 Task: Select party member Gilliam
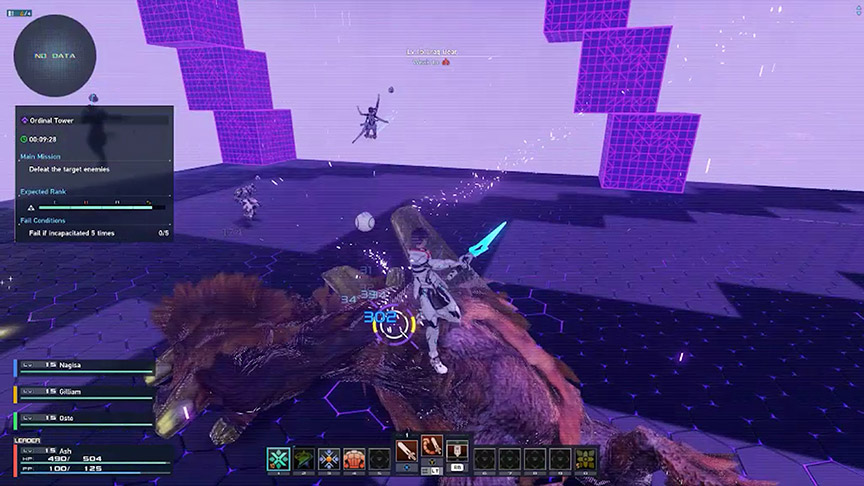pos(85,391)
